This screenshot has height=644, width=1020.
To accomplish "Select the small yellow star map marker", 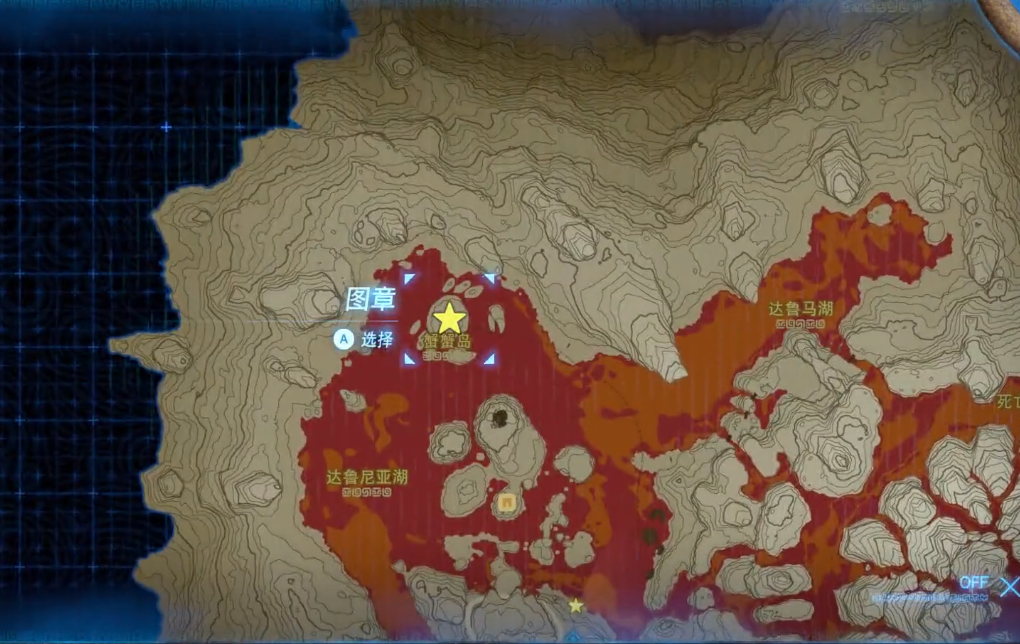I will [x=576, y=605].
